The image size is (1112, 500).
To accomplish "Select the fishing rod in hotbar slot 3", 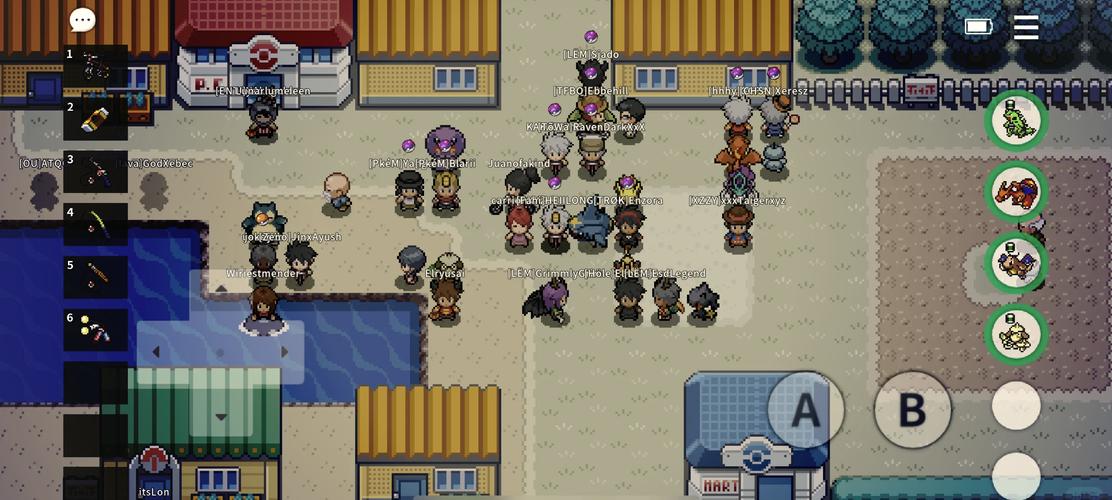I will (x=96, y=172).
